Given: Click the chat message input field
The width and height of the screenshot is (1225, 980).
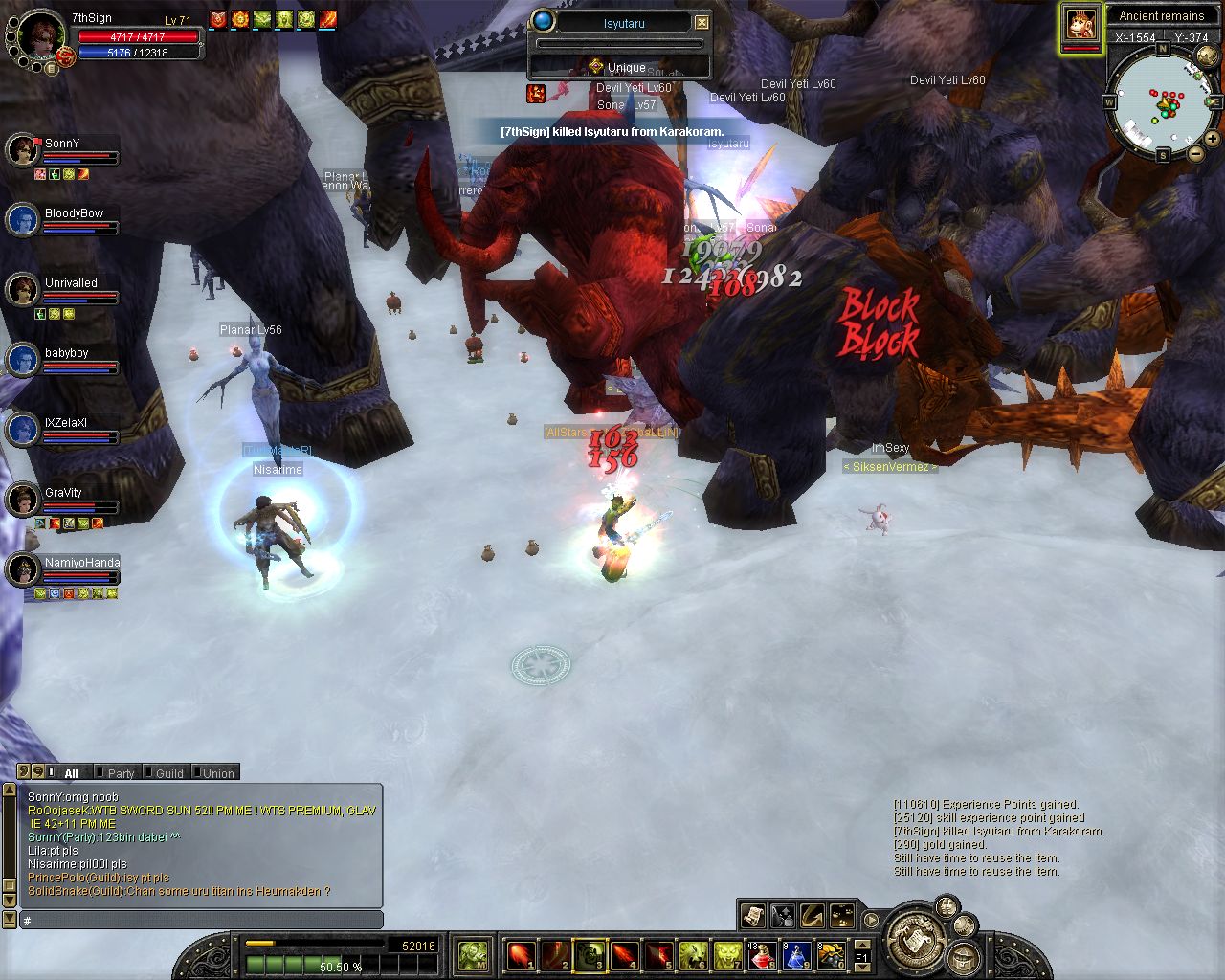Looking at the screenshot, I should (x=201, y=920).
